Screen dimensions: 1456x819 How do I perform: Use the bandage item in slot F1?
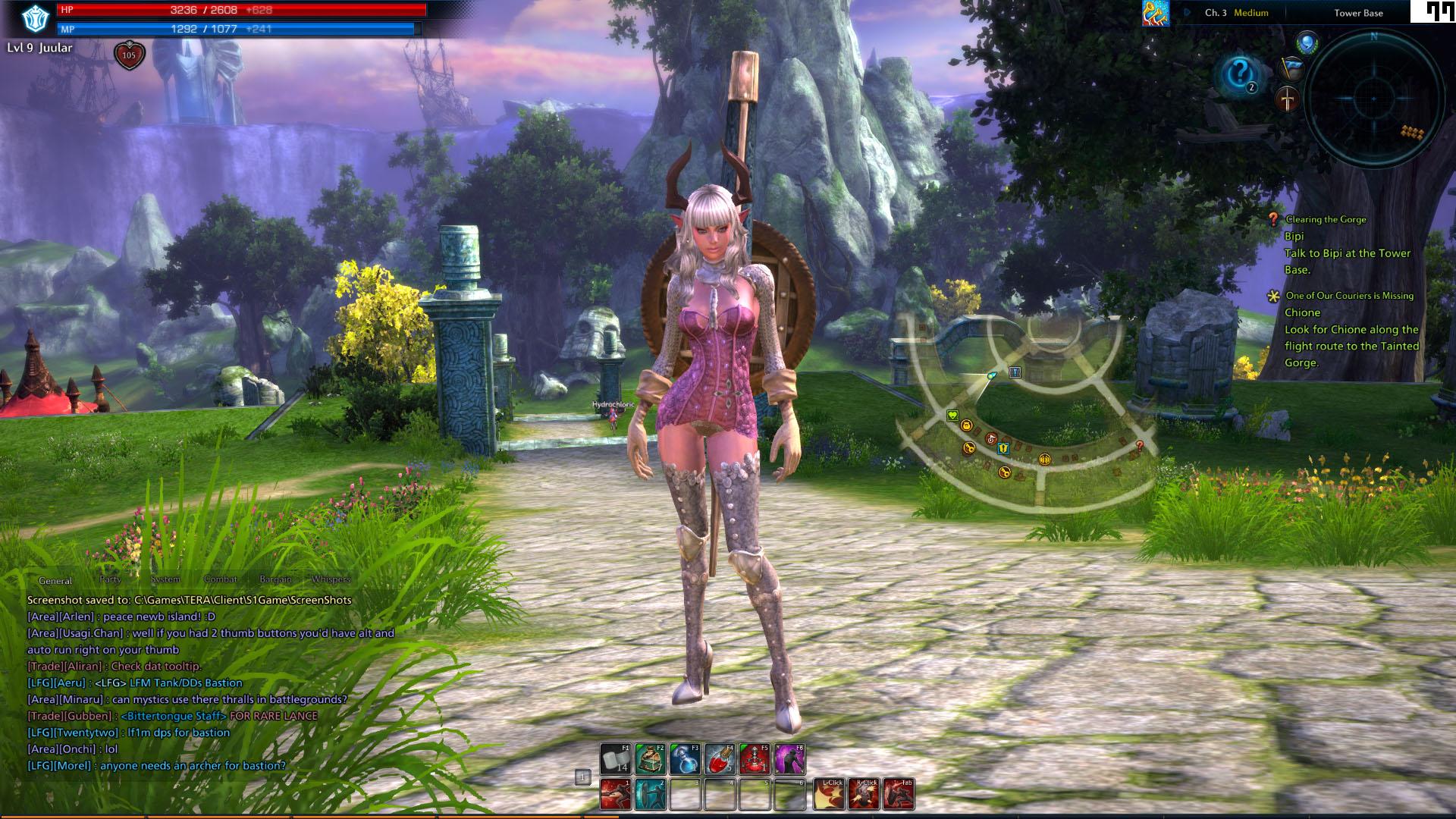616,759
